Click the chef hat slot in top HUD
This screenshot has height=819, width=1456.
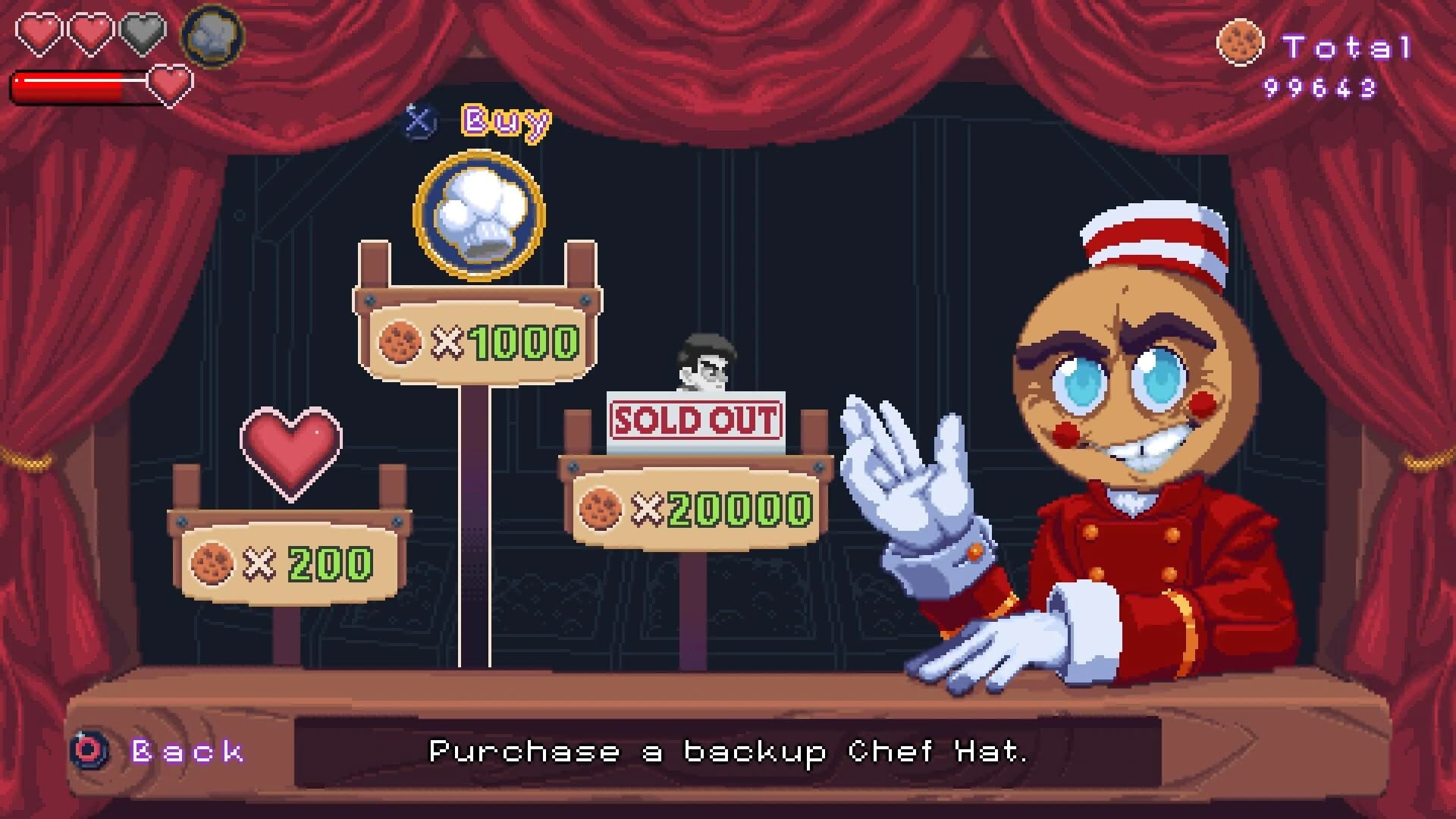point(211,36)
